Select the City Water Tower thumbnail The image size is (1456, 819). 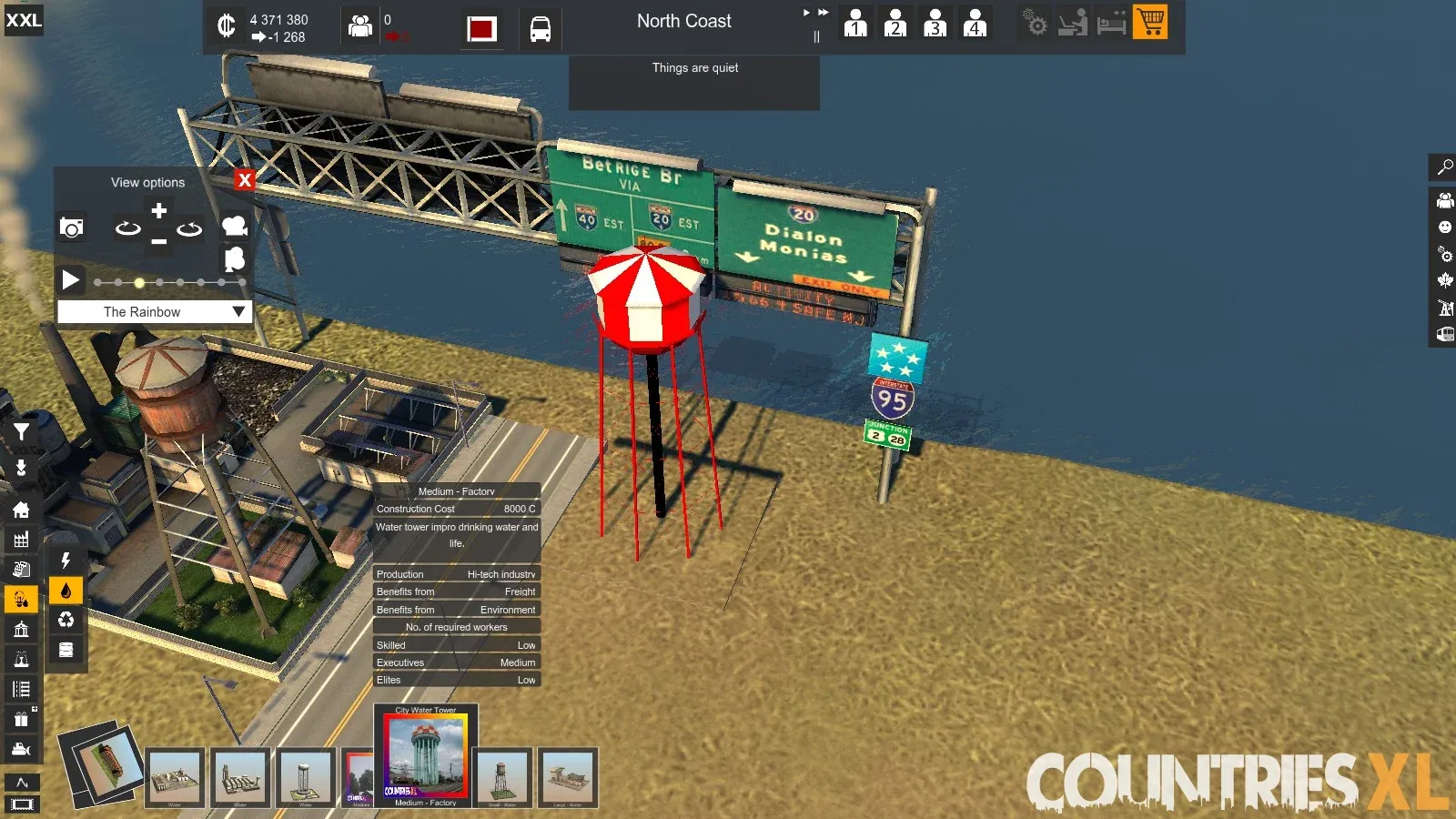pyautogui.click(x=425, y=754)
